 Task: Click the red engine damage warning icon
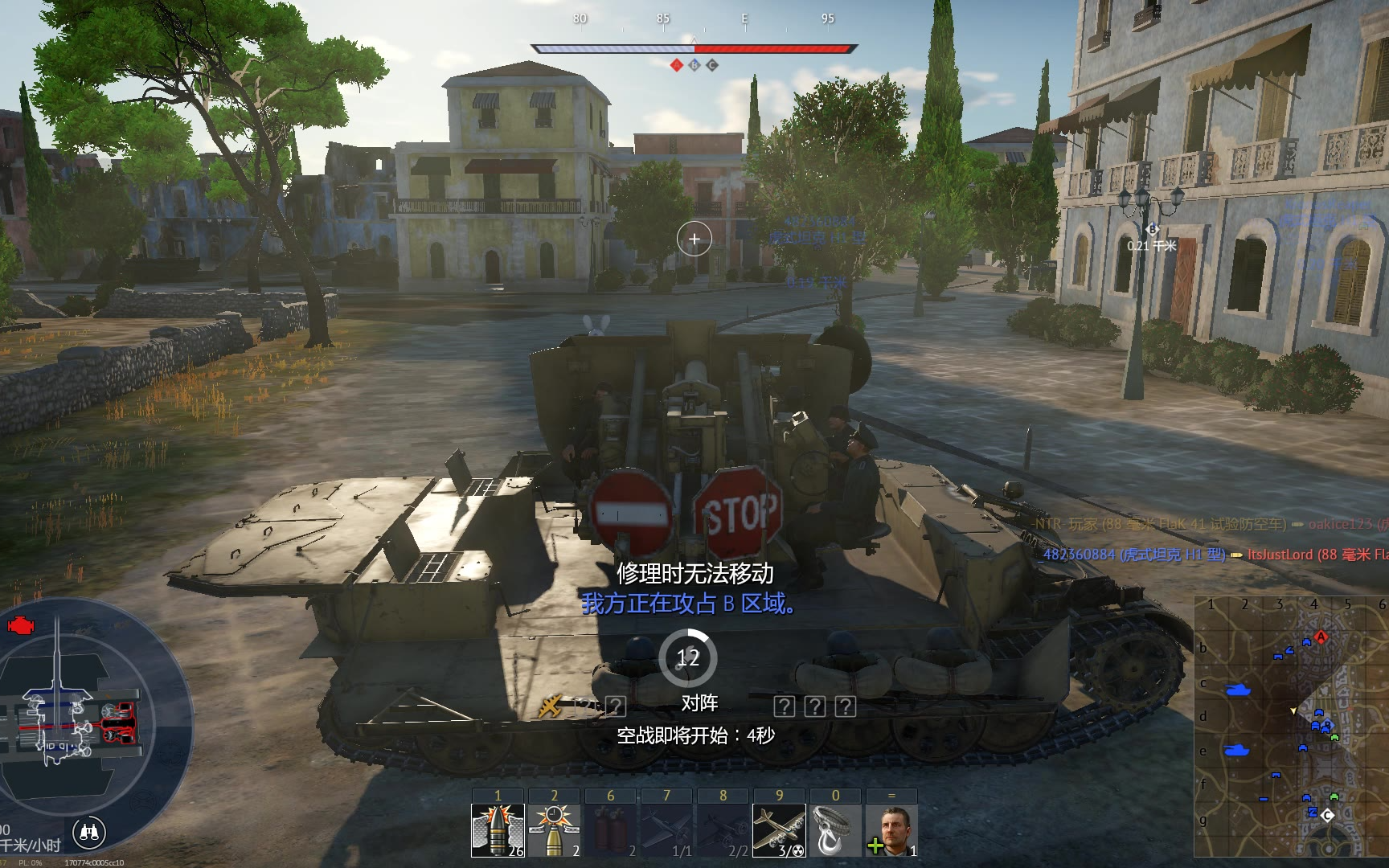click(x=21, y=624)
